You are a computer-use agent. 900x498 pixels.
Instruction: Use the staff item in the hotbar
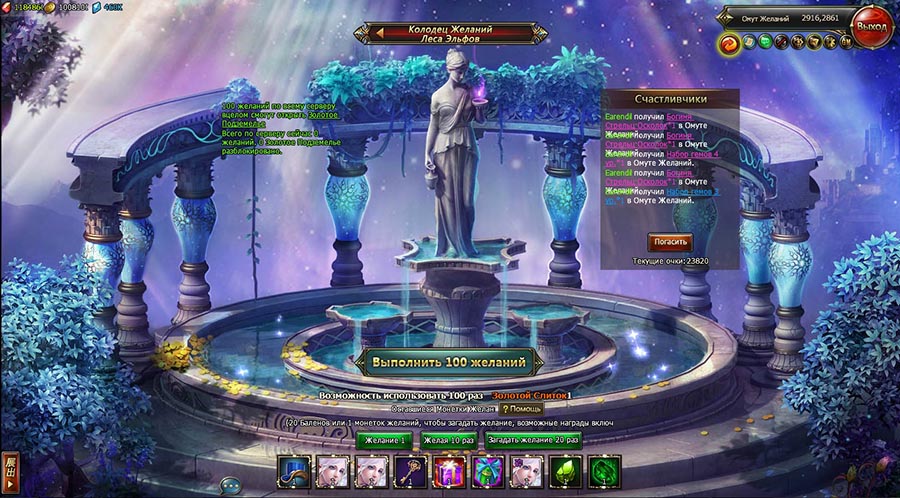point(409,471)
